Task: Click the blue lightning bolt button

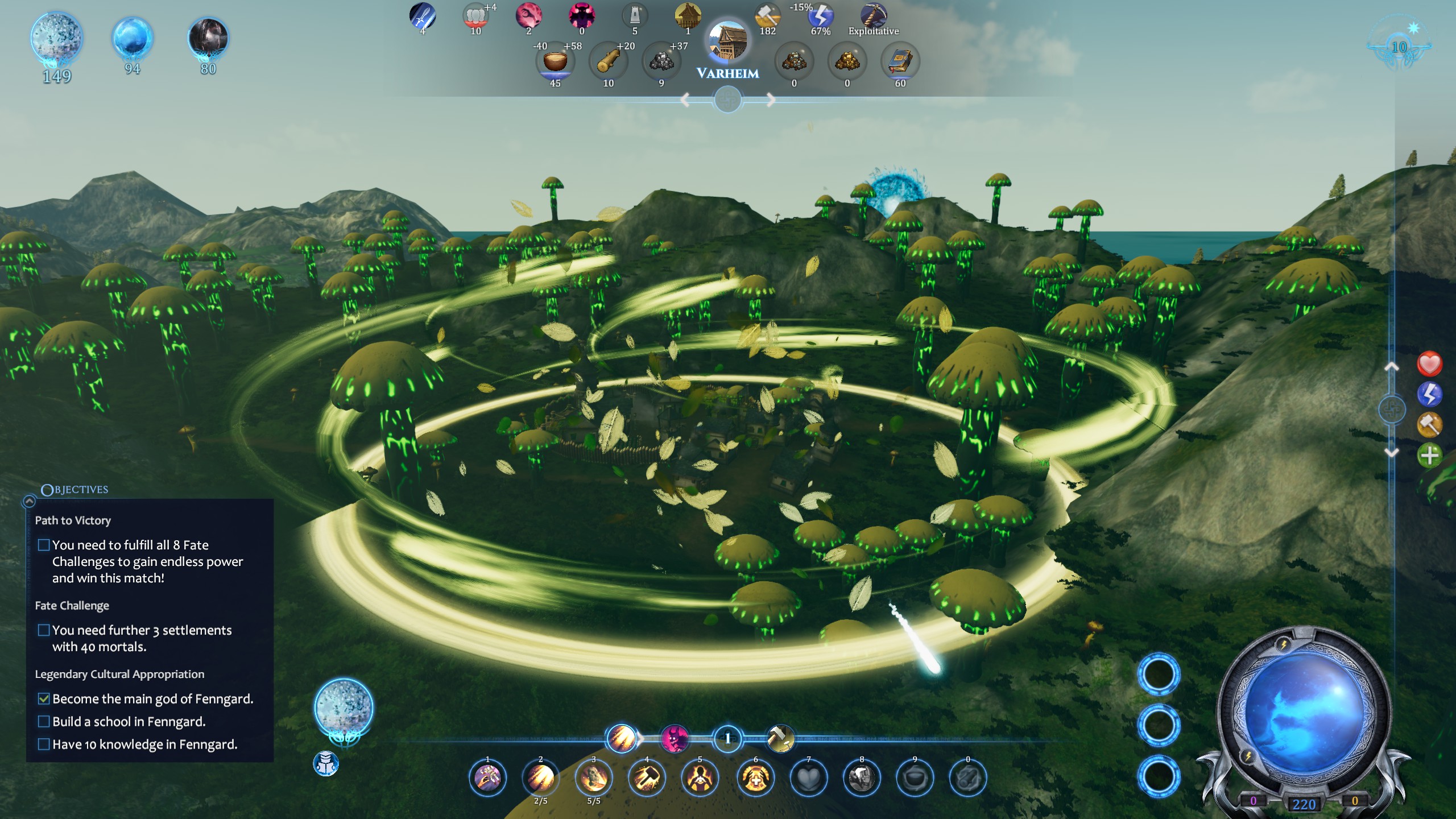Action: (1429, 394)
